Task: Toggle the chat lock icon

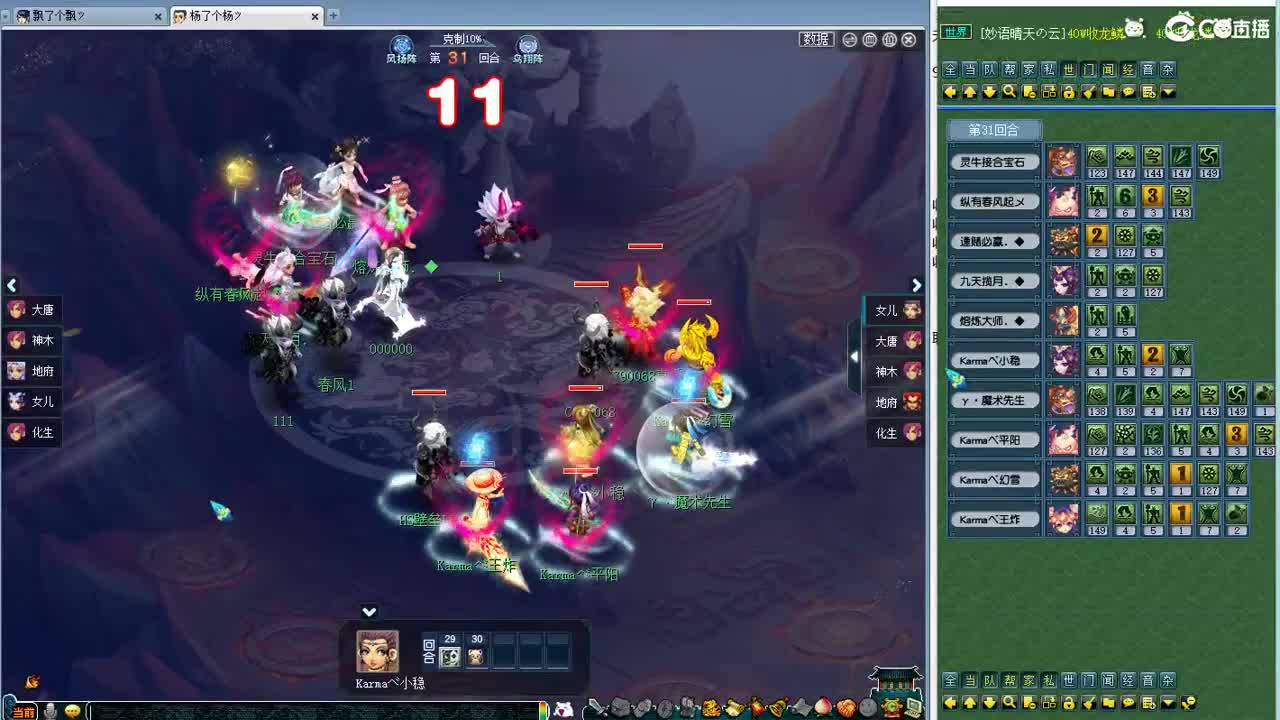Action: point(1068,92)
